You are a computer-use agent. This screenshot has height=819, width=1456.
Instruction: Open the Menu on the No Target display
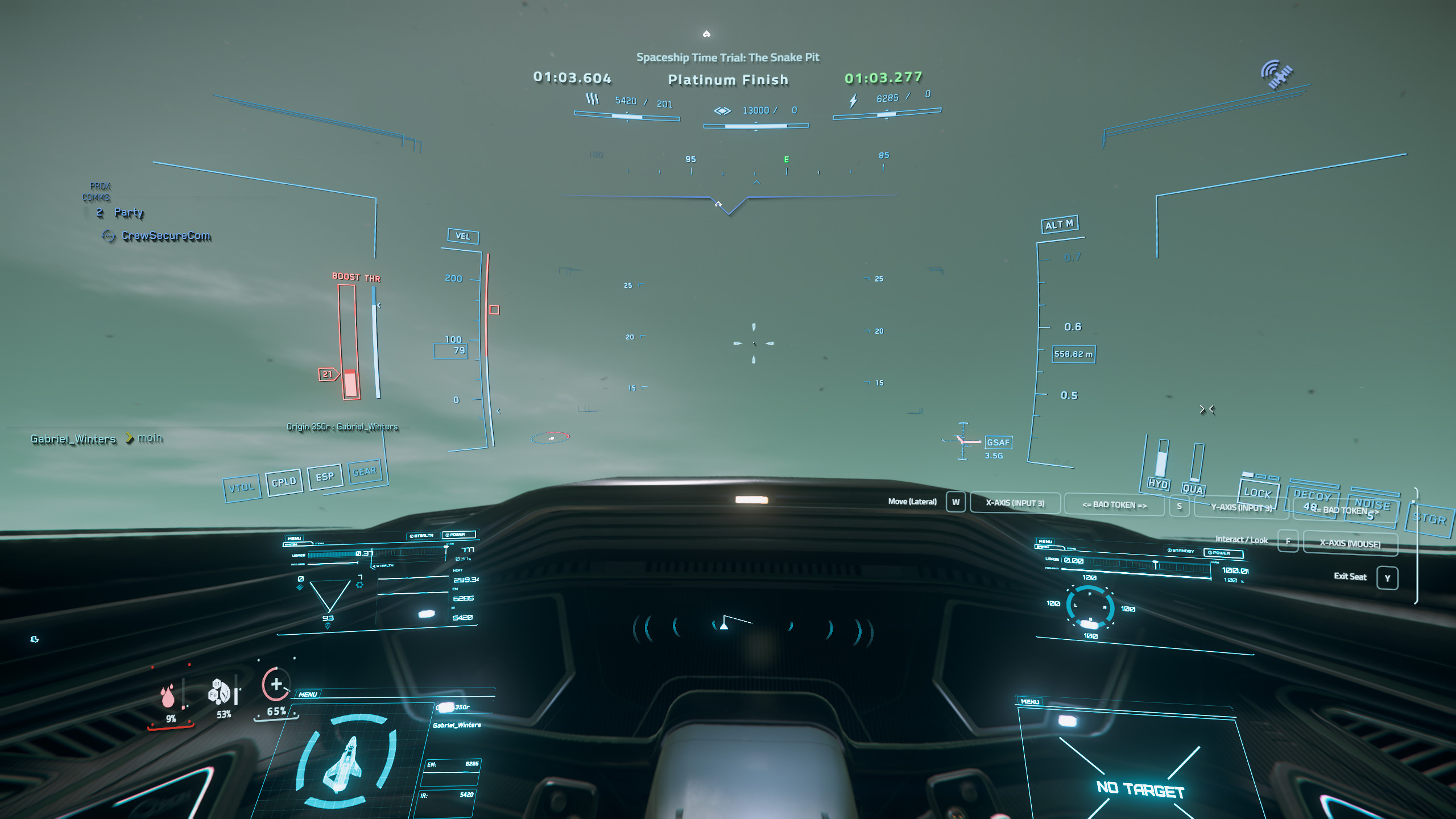coord(1030,701)
